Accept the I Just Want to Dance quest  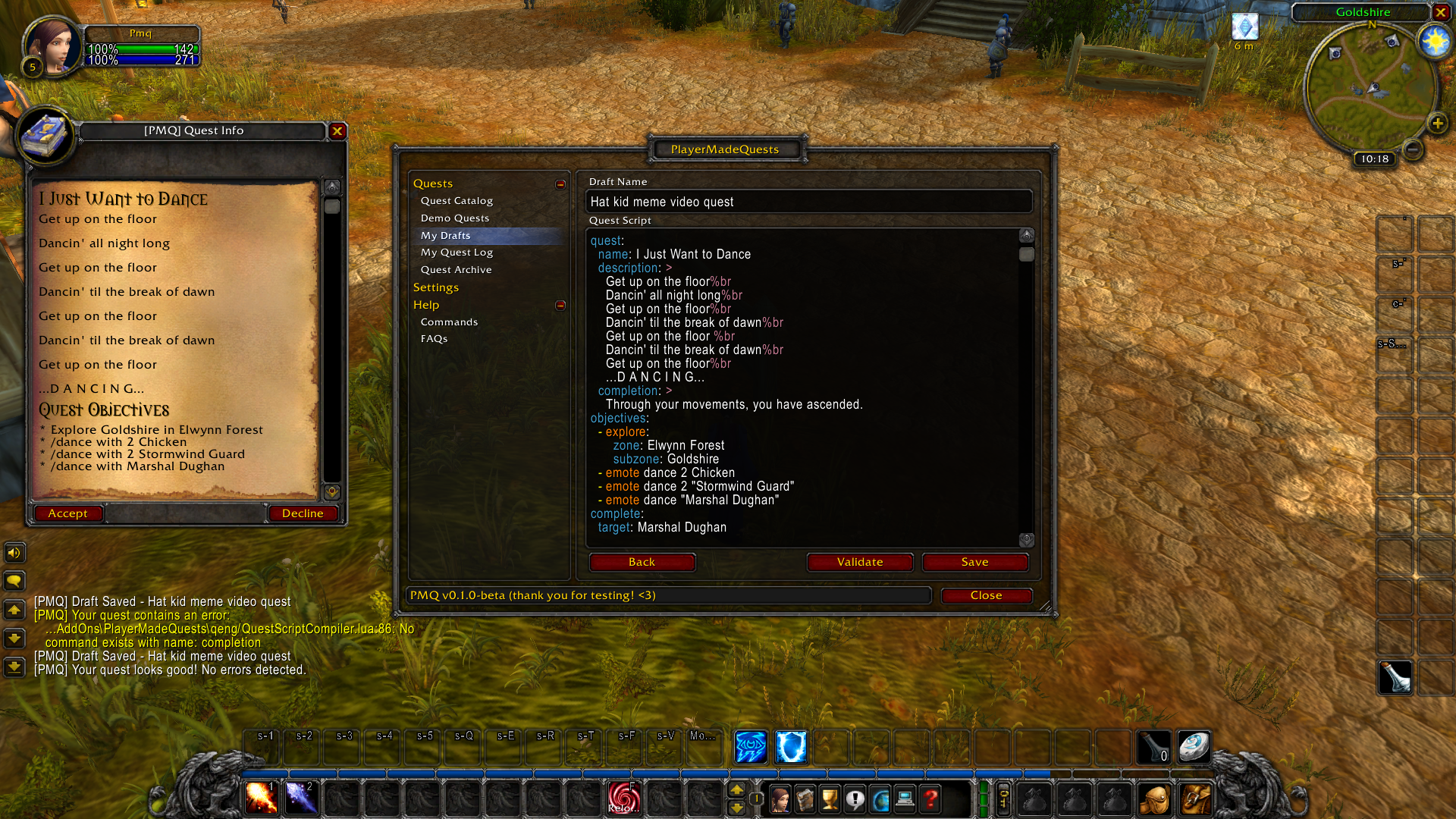tap(67, 513)
